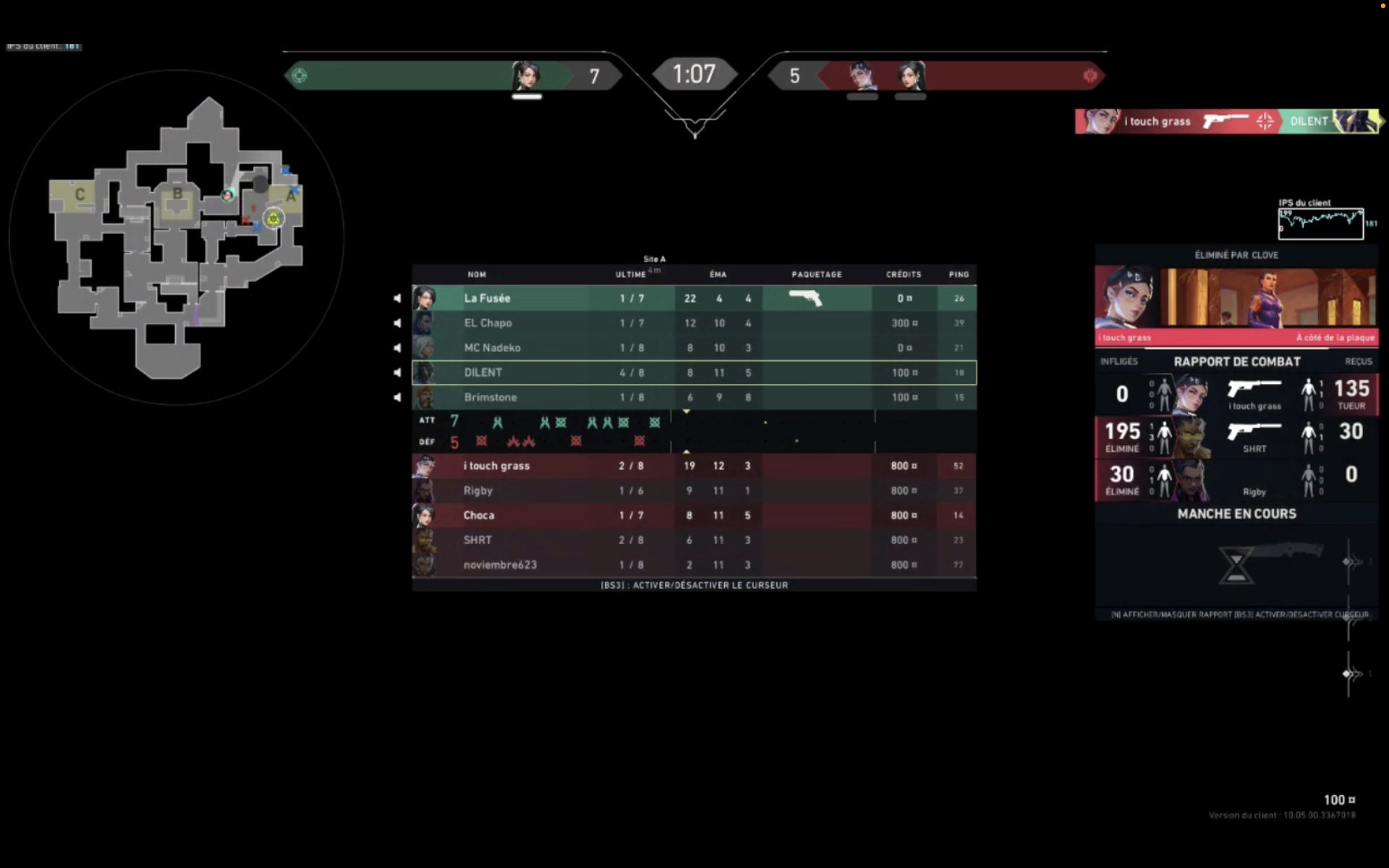This screenshot has width=1389, height=868.
Task: Click the weapon icon next to SHRT in combat report
Action: (x=1254, y=432)
